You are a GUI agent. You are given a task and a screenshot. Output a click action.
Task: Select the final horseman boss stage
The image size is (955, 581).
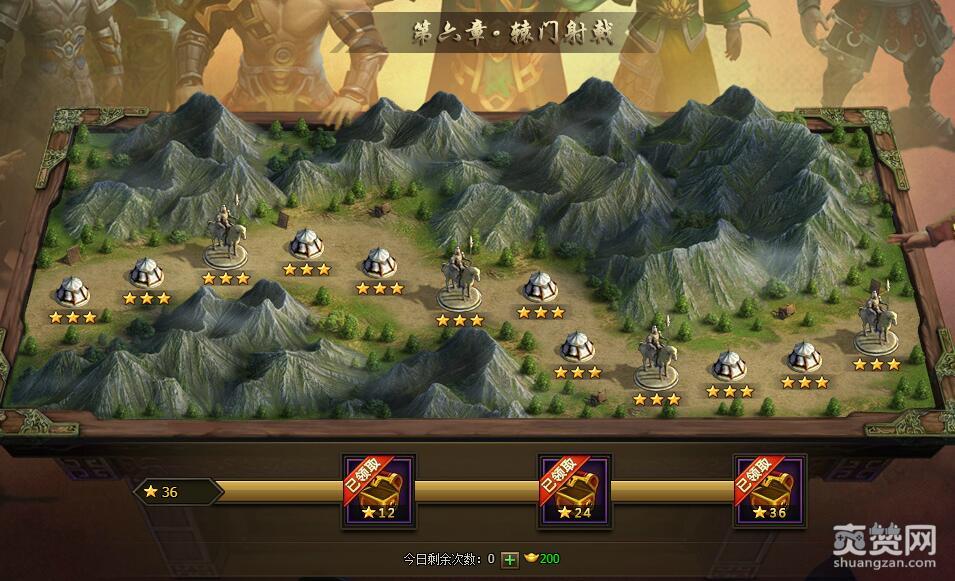876,321
